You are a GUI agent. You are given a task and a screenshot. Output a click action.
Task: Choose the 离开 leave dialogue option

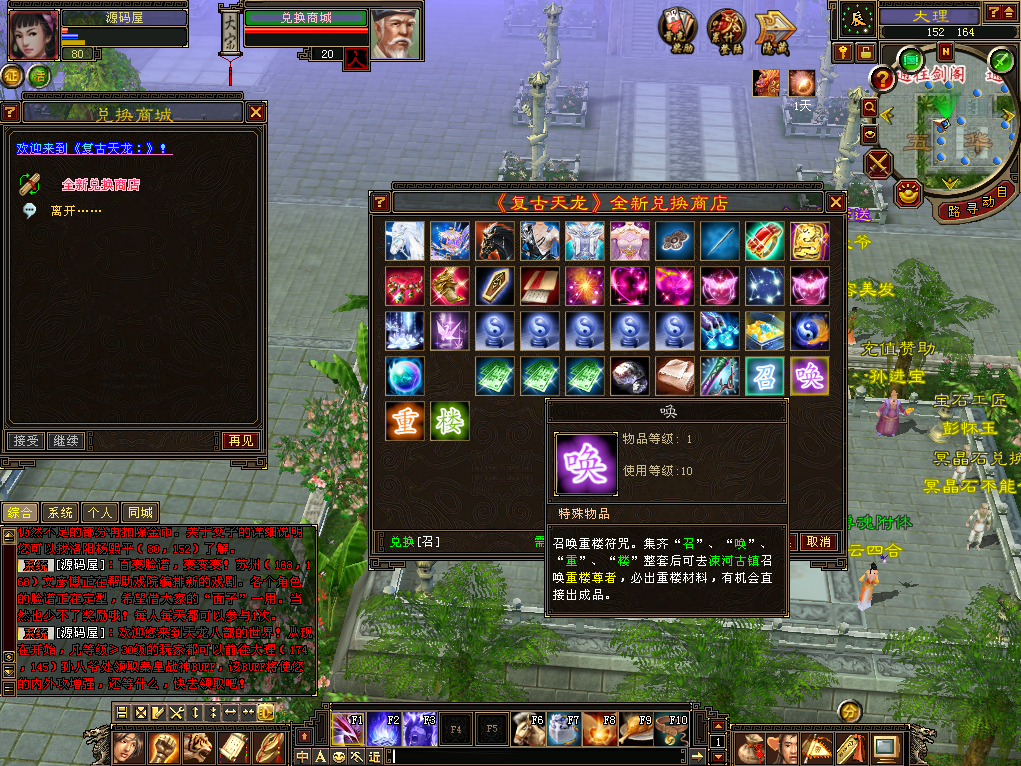pyautogui.click(x=76, y=211)
